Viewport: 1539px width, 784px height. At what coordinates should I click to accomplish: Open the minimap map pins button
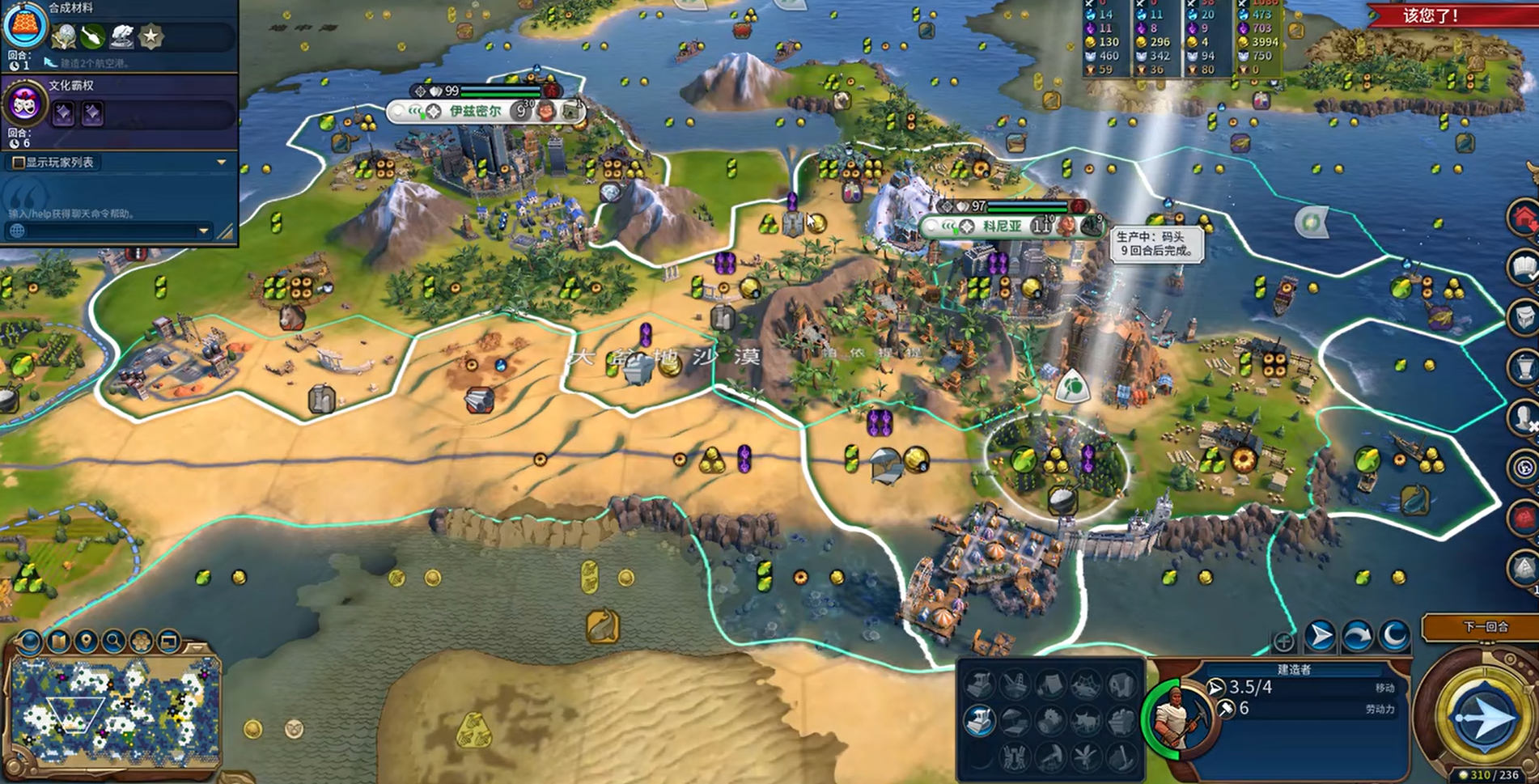click(x=86, y=642)
